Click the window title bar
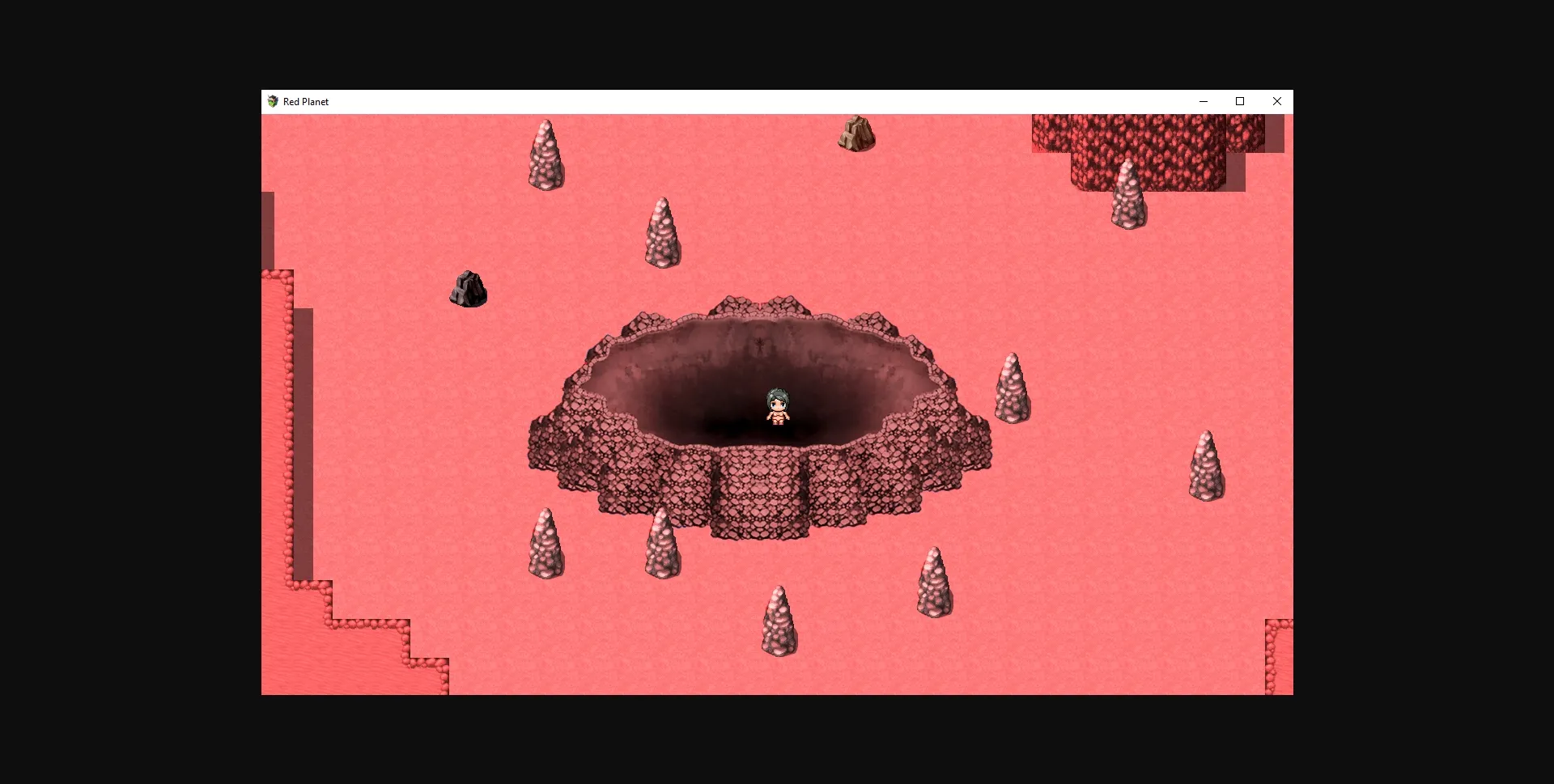Screen dimensions: 1554x784 (x=728, y=101)
